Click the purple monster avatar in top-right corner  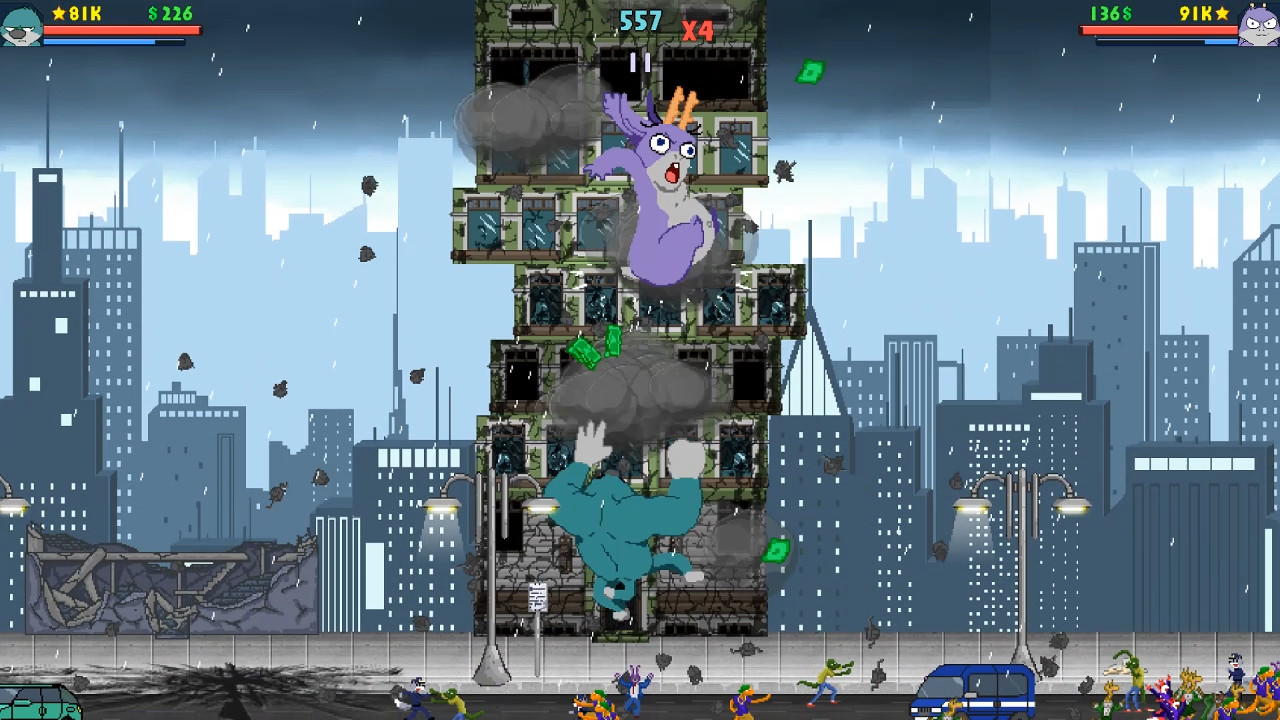1257,25
